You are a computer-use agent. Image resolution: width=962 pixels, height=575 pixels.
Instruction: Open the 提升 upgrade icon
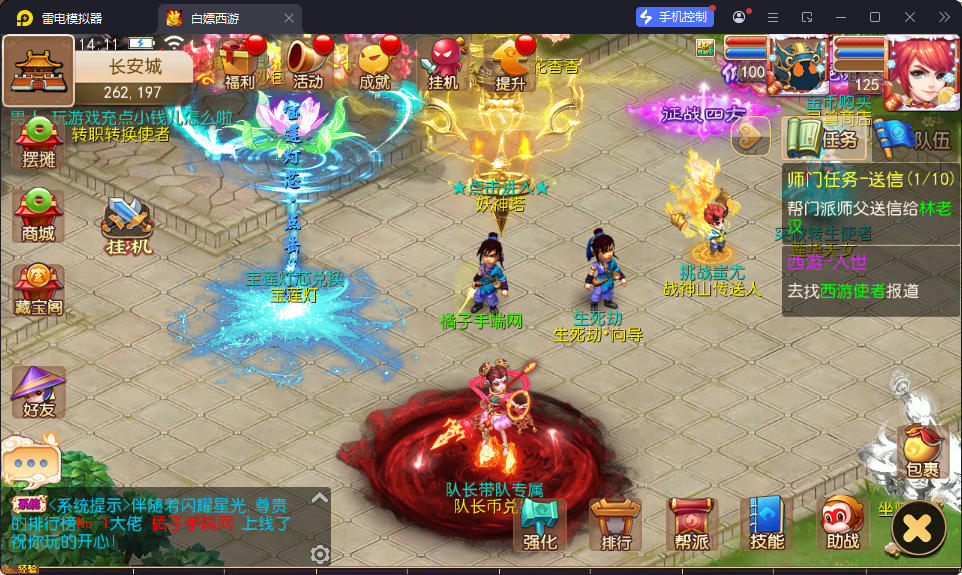511,63
